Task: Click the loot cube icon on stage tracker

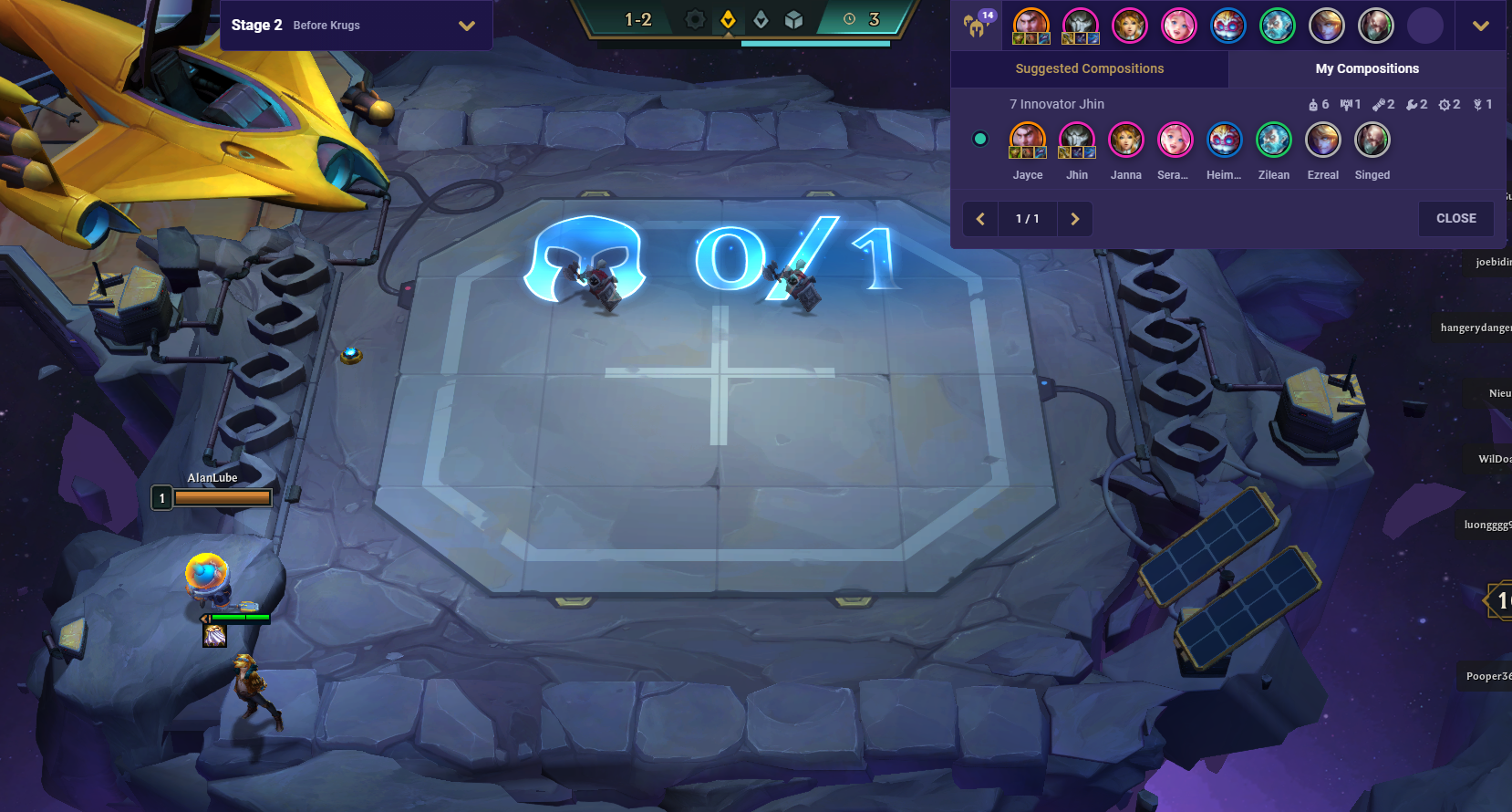Action: click(792, 19)
